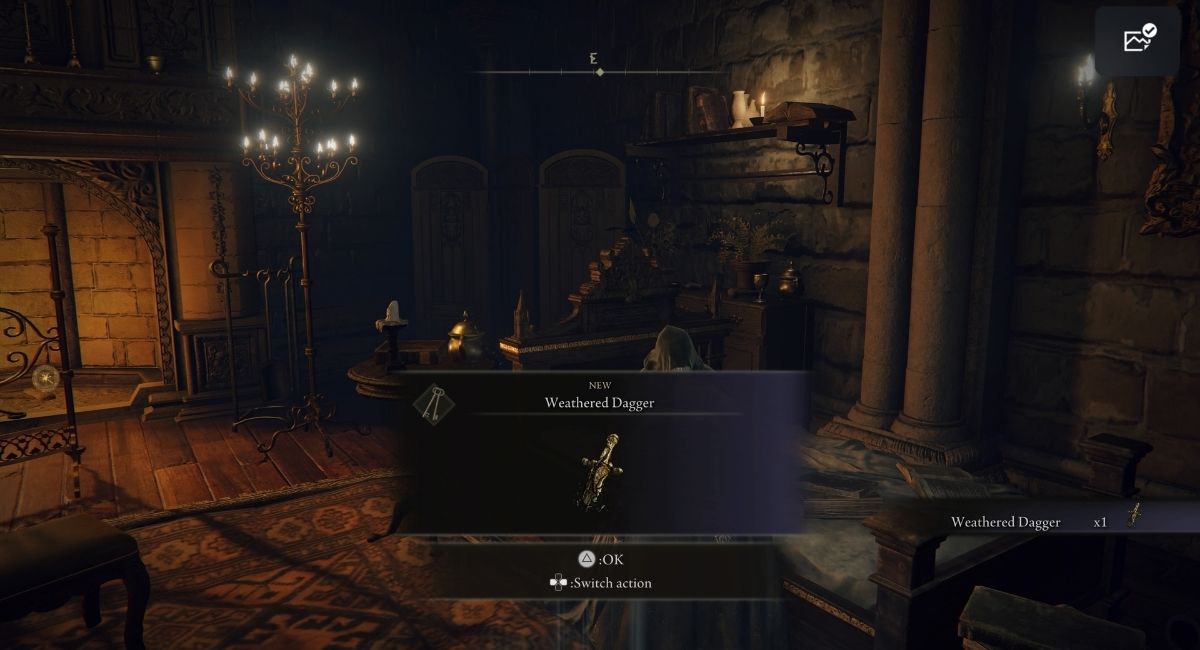The height and width of the screenshot is (650, 1200).
Task: Open the screenshot capture notification icon
Action: coord(1139,41)
